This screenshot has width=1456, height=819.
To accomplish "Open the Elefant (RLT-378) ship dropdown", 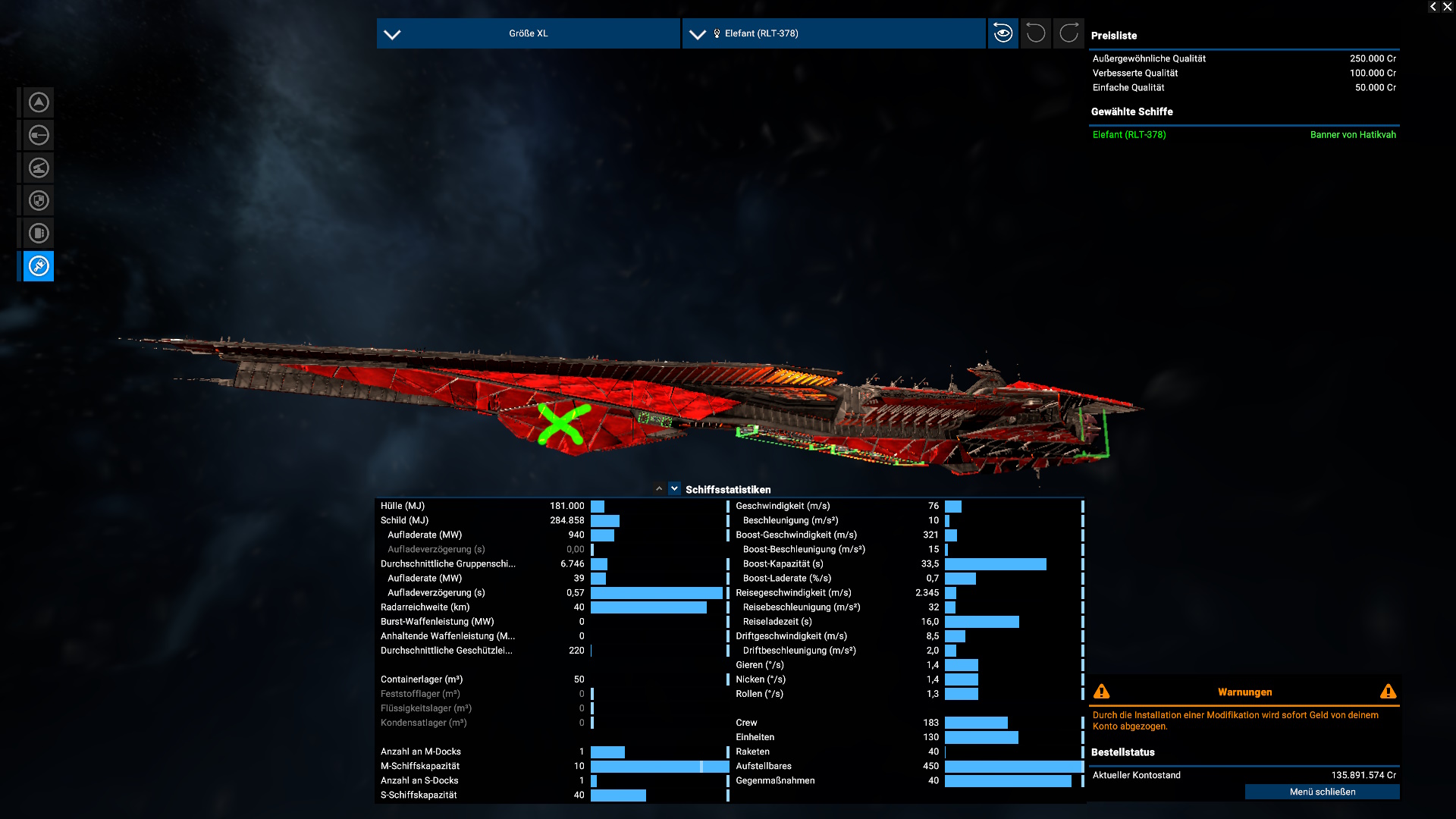I will pos(833,33).
